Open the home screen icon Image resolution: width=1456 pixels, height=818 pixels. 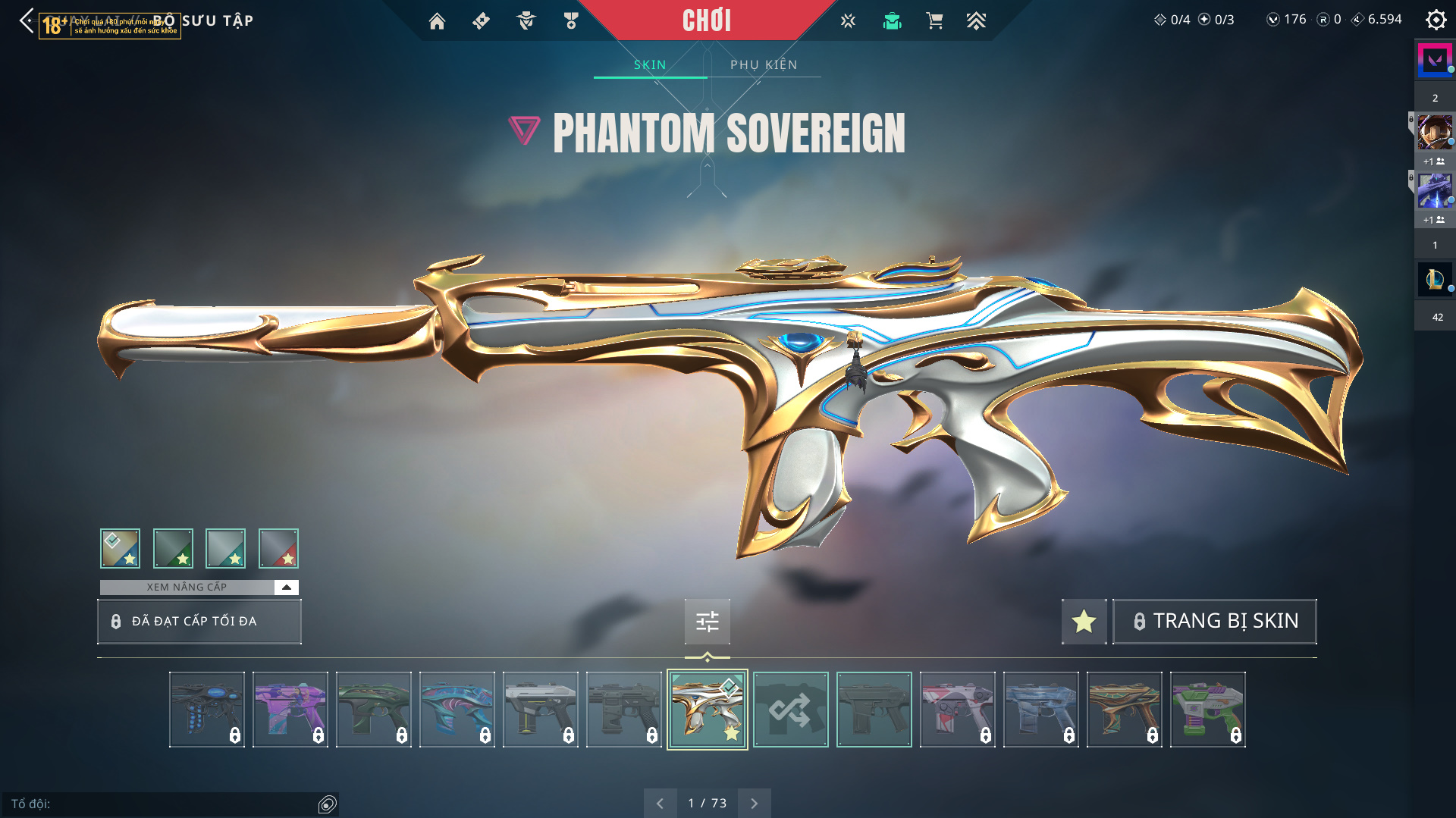(x=437, y=21)
